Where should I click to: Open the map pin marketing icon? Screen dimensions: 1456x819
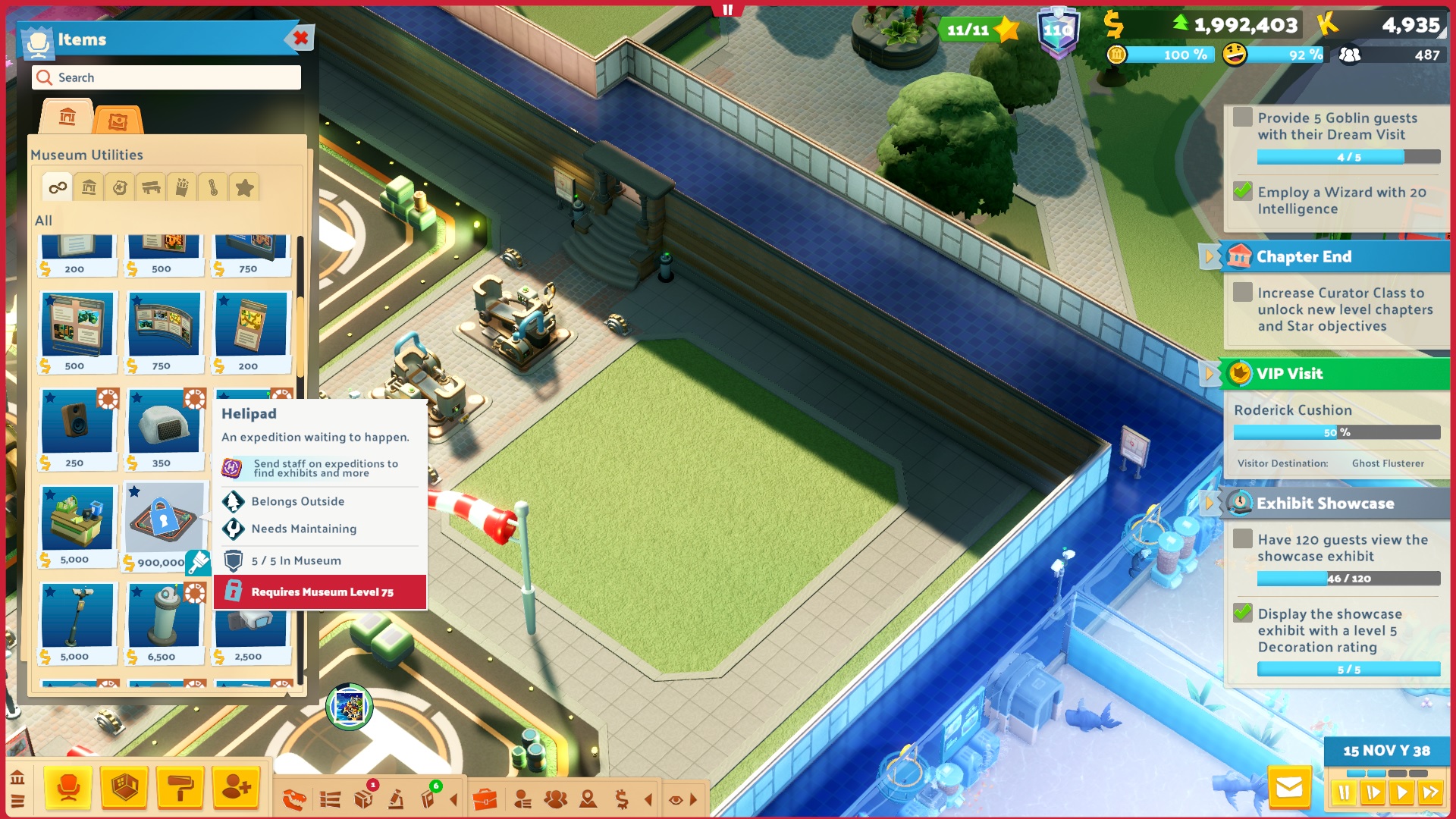coord(588,797)
